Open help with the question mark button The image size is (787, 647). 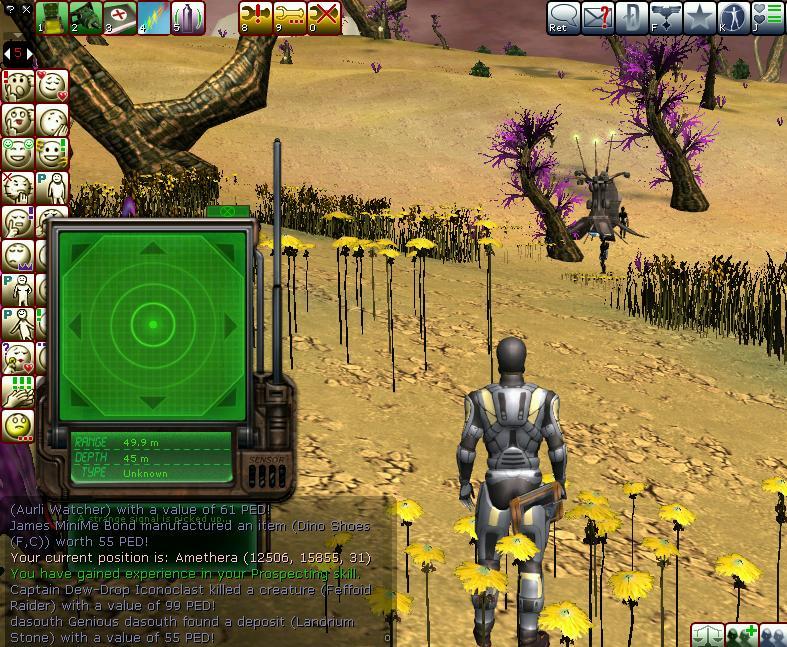click(x=10, y=10)
